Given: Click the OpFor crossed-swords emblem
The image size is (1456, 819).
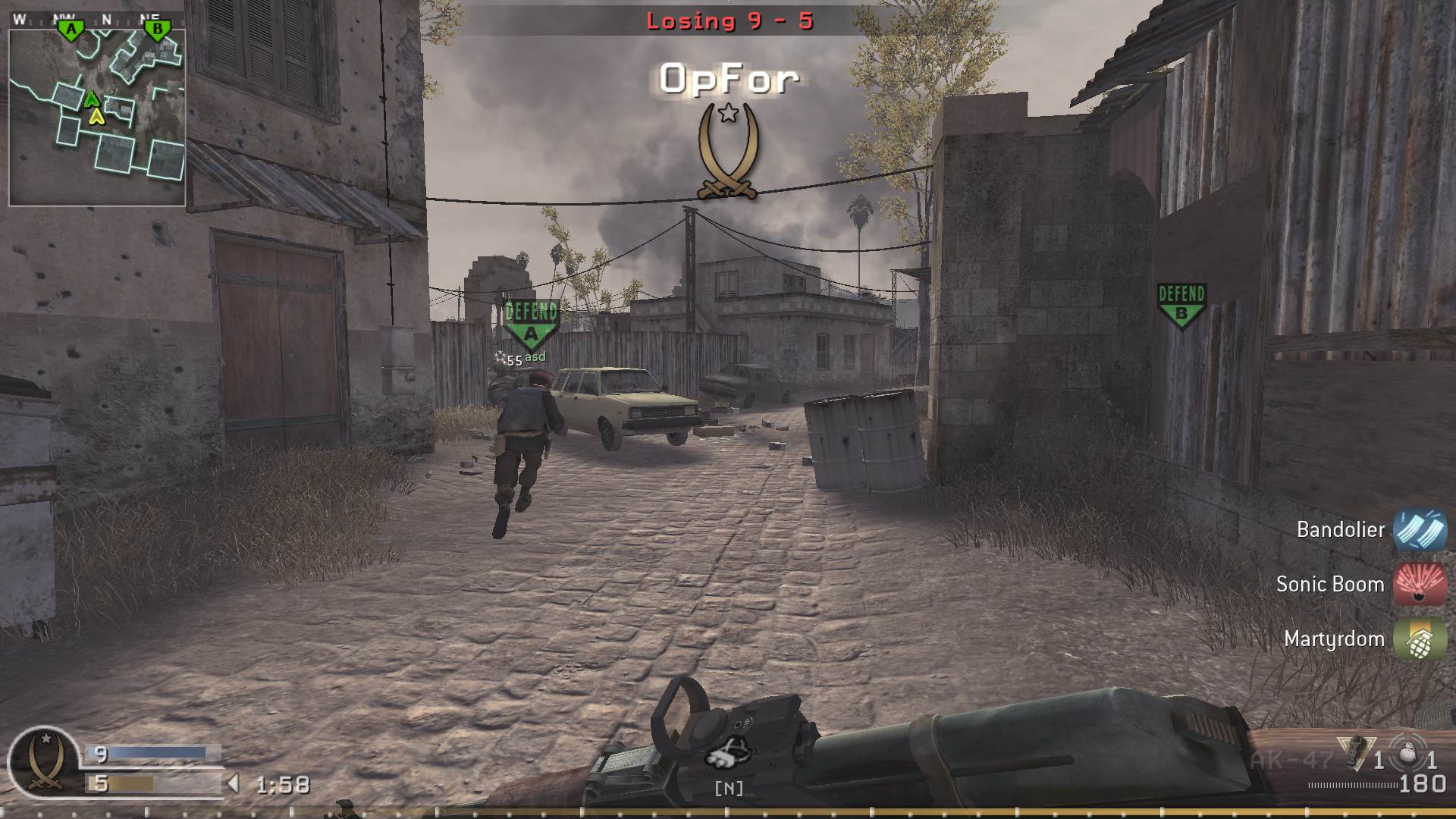Looking at the screenshot, I should point(727,155).
